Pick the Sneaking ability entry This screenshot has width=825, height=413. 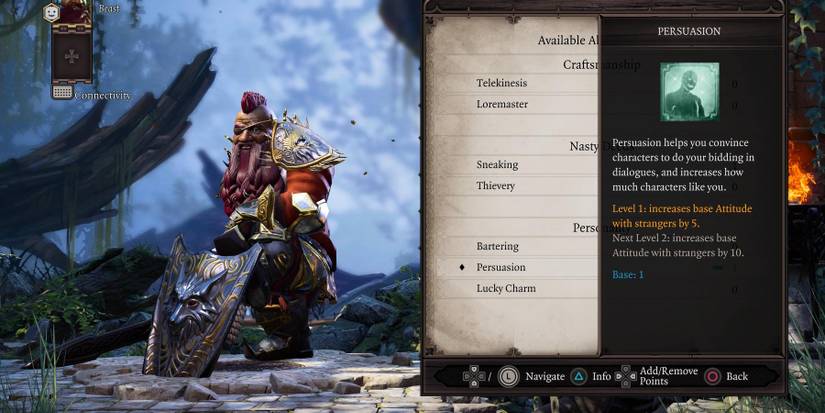pyautogui.click(x=496, y=164)
